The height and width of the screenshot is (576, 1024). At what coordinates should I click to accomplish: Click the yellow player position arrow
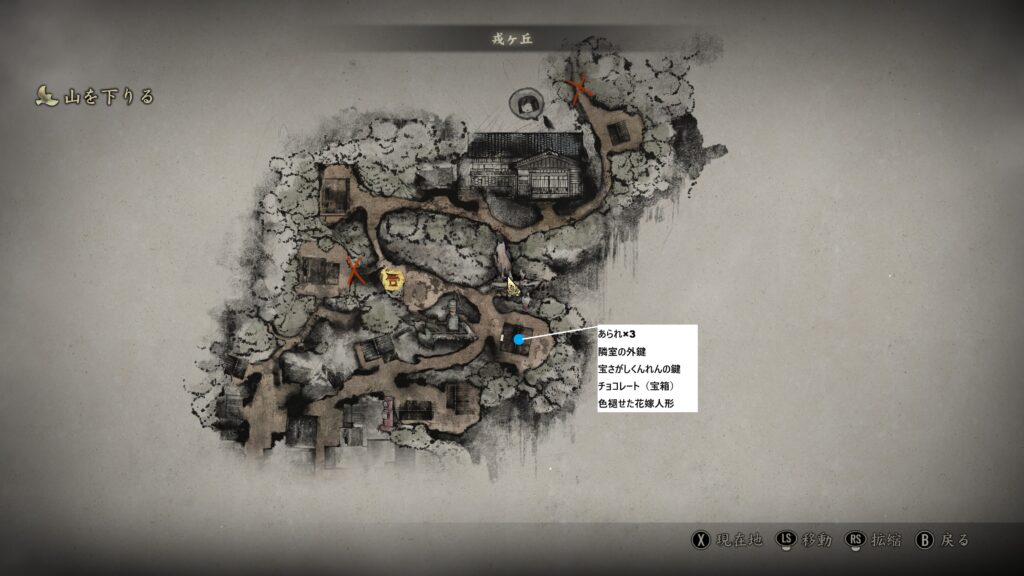coord(512,287)
